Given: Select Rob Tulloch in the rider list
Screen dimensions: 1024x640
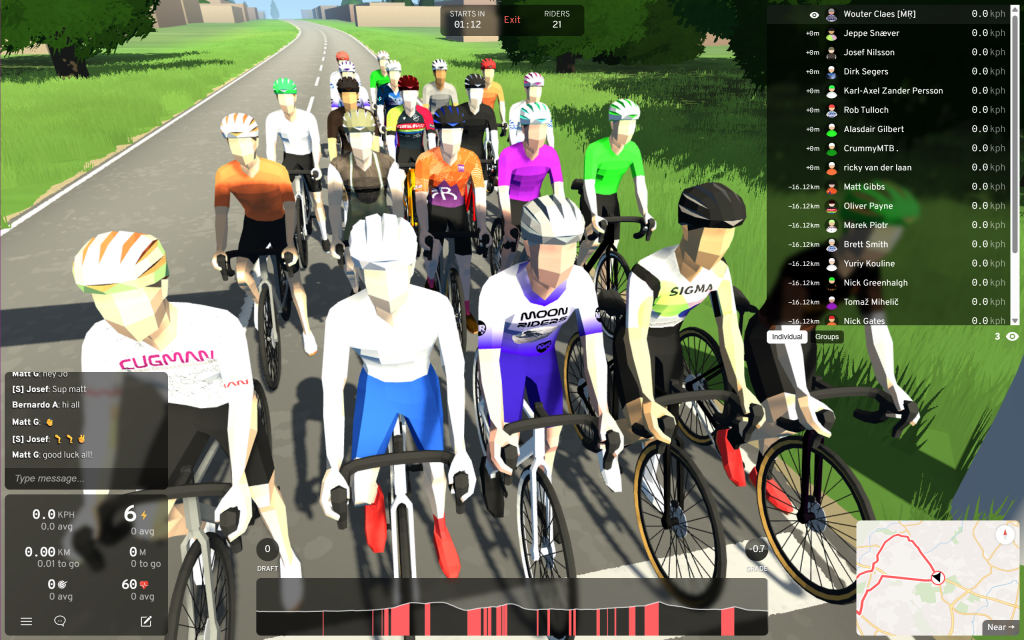Looking at the screenshot, I should (x=866, y=110).
